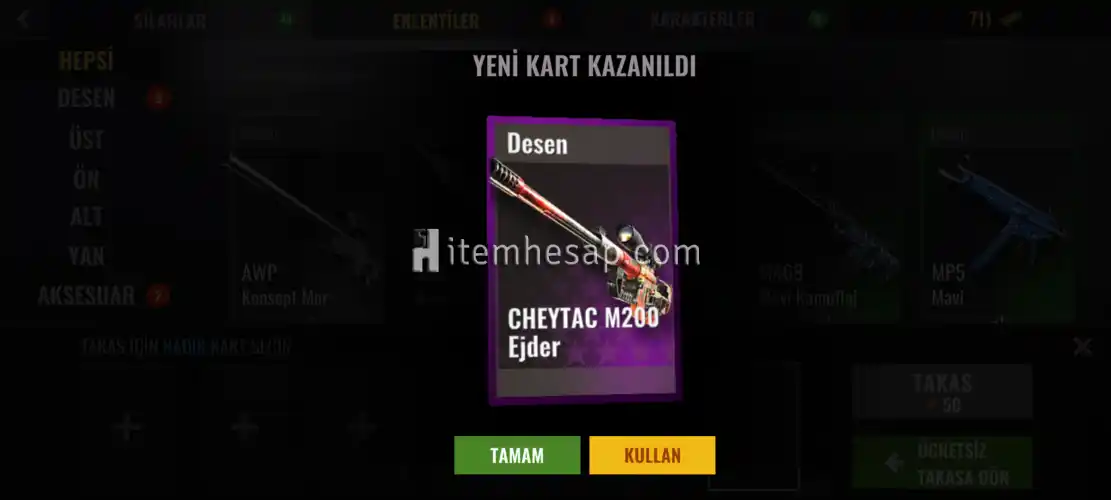1111x500 pixels.
Task: Equip the card with KULLAN
Action: click(652, 455)
